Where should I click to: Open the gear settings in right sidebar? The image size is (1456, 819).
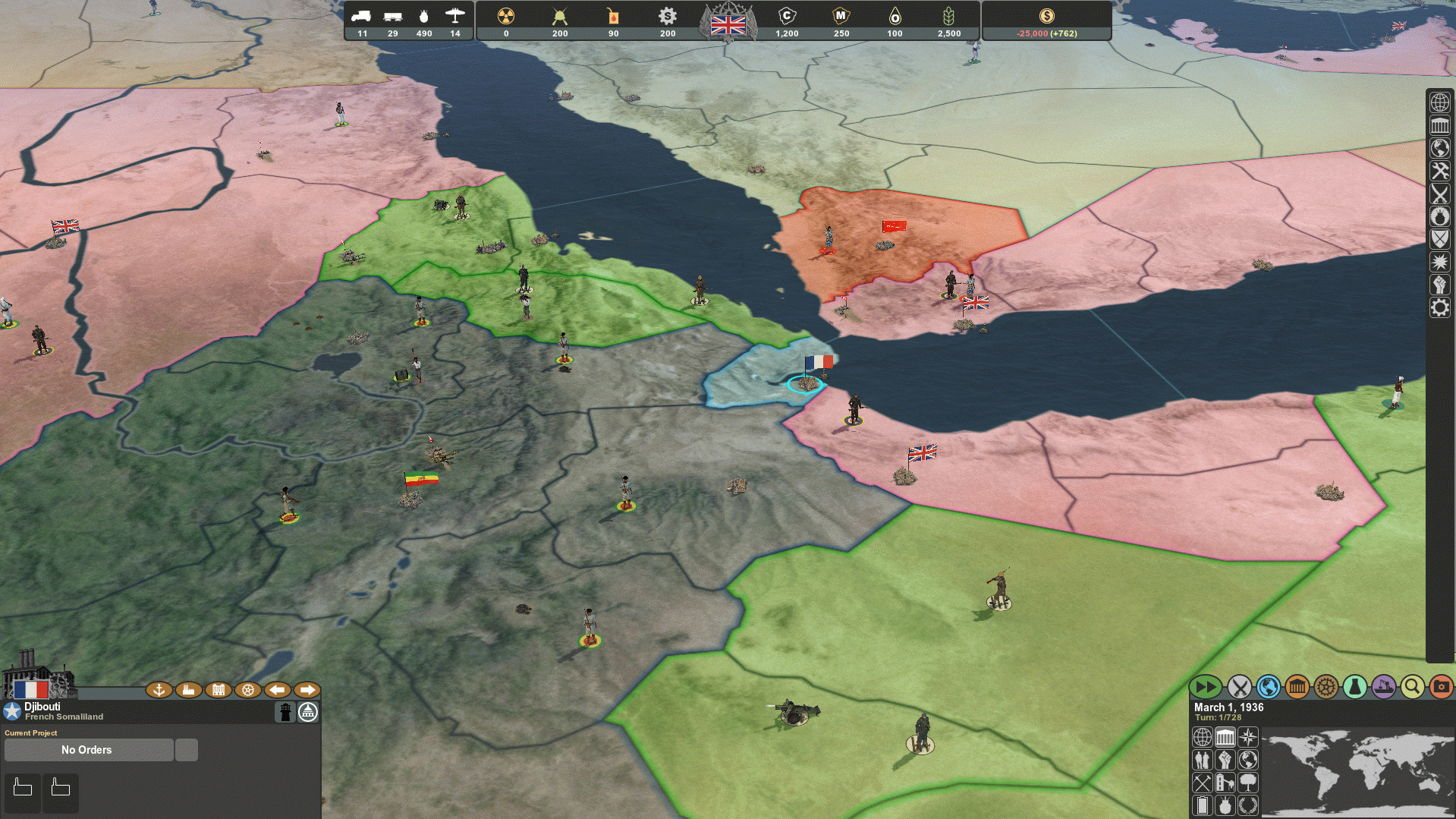click(1439, 307)
